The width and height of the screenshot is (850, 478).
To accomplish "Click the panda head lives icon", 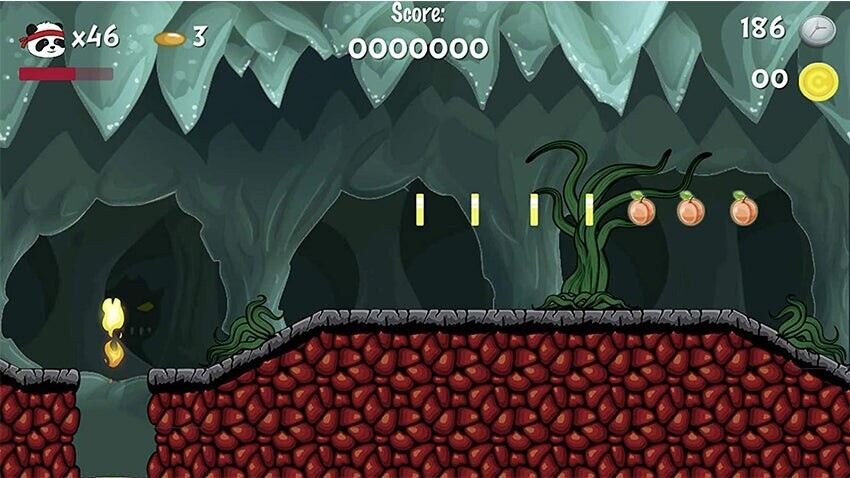I will (x=42, y=40).
